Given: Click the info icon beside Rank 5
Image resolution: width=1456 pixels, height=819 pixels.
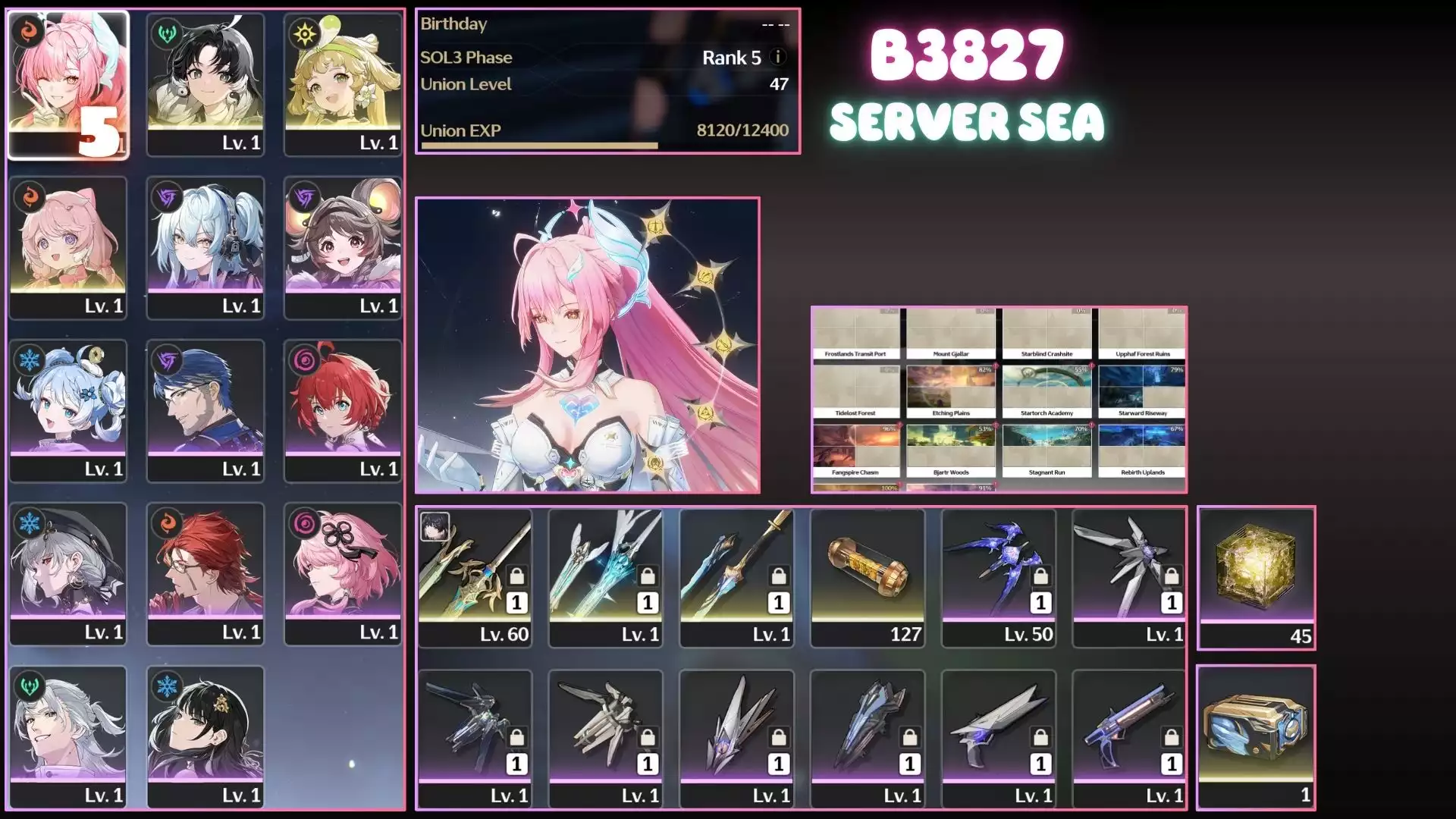Looking at the screenshot, I should coord(777,57).
